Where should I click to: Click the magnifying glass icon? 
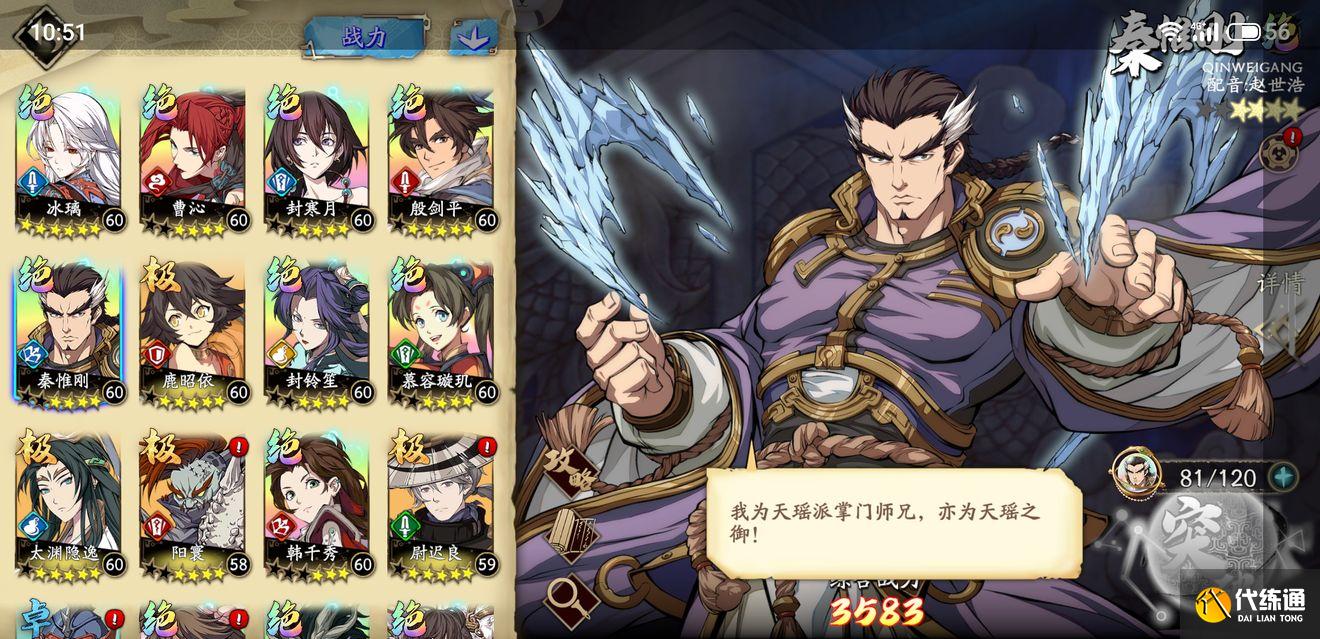coord(571,597)
